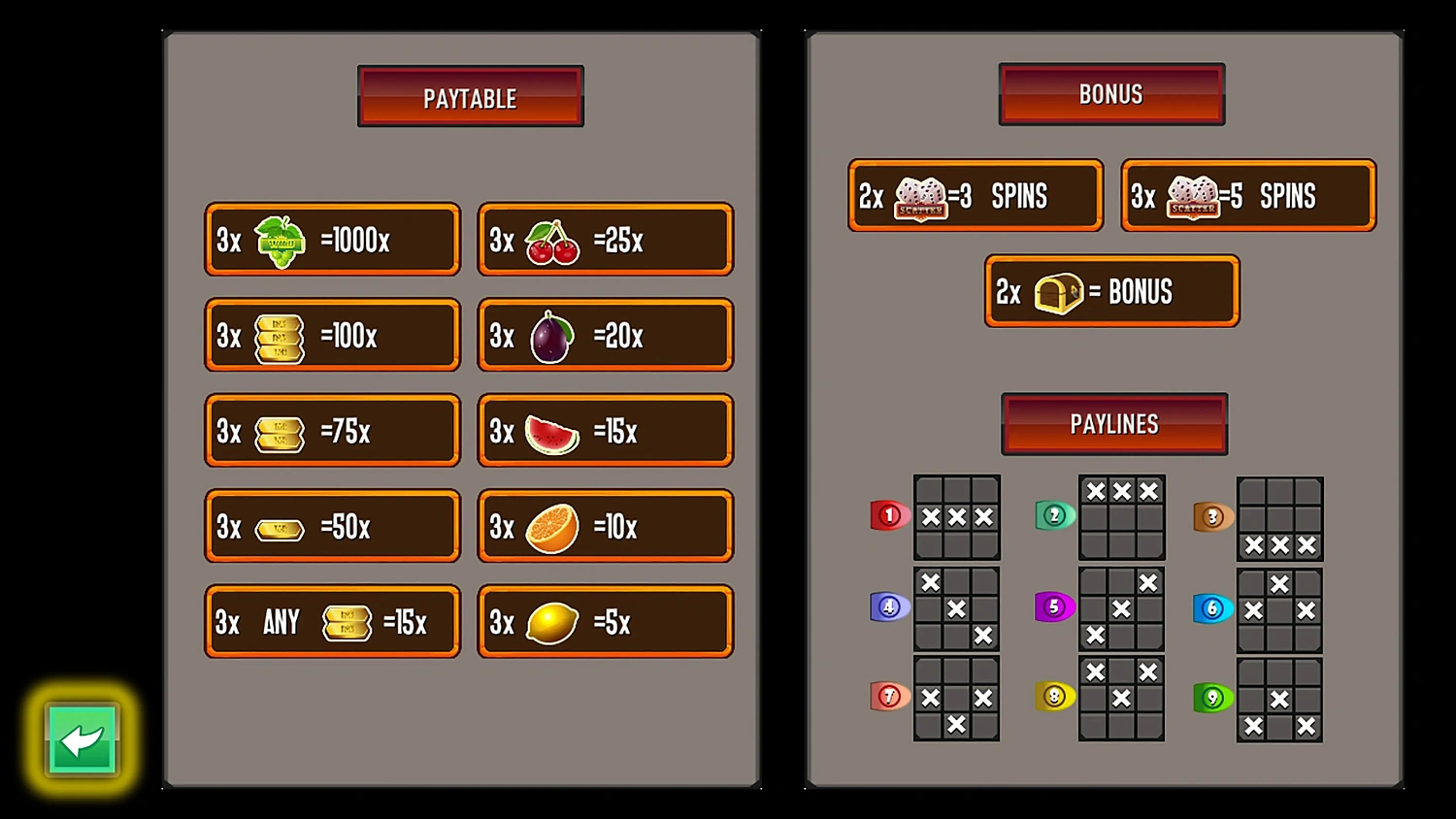Screen dimensions: 1456x819
Task: Click the gold bars 100x symbol
Action: tap(281, 335)
